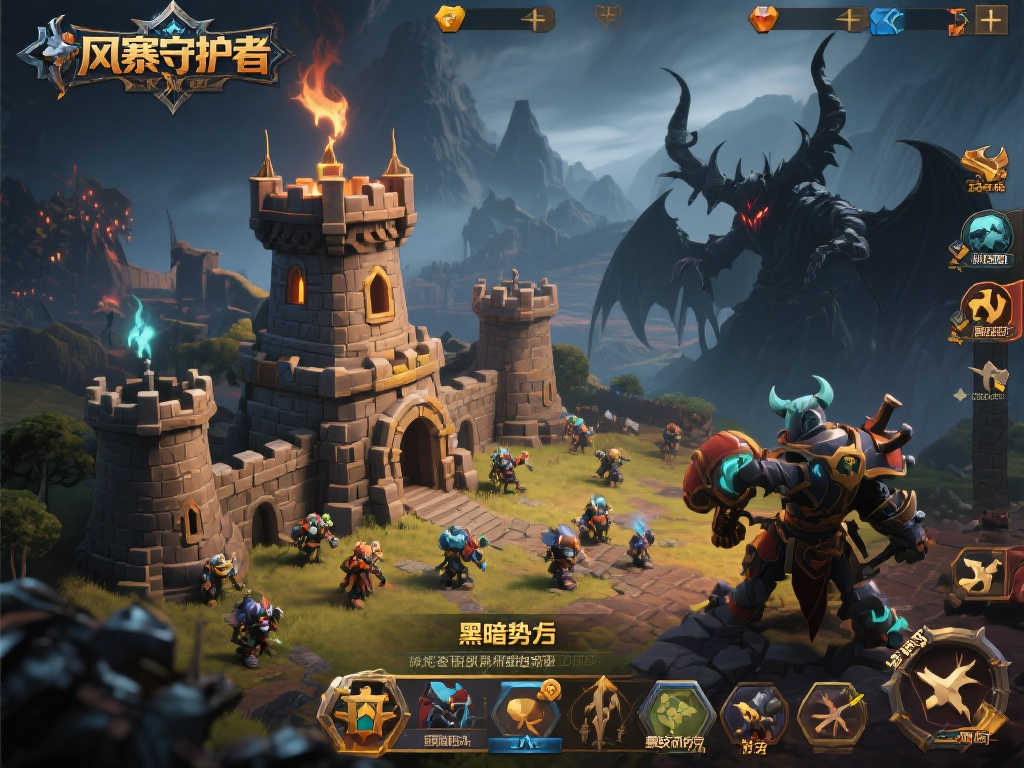Image resolution: width=1024 pixels, height=768 pixels.
Task: Select the blue hexagon golden mushroom slot
Action: tap(527, 711)
